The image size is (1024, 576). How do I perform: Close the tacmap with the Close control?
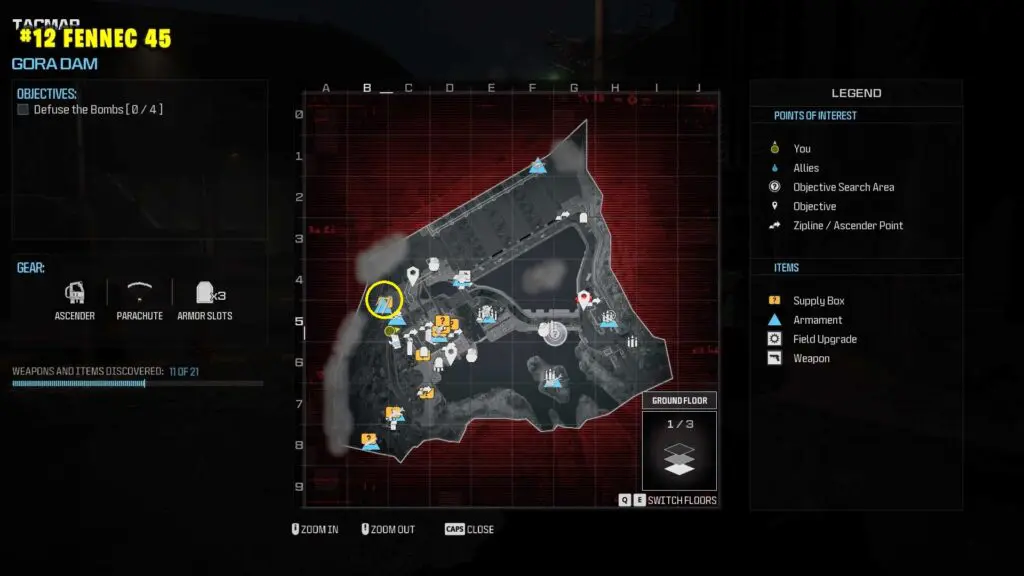469,529
